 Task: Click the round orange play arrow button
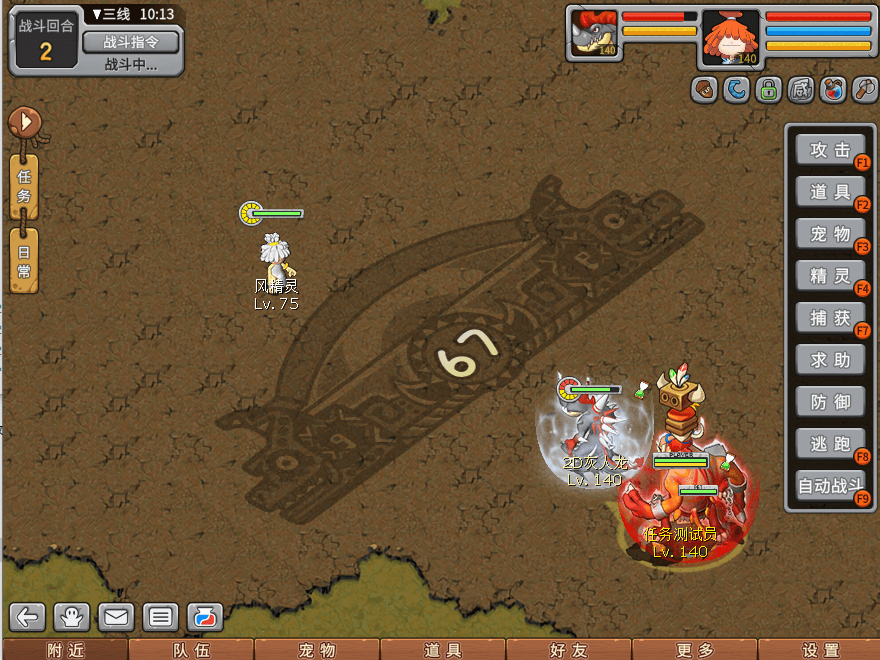25,123
